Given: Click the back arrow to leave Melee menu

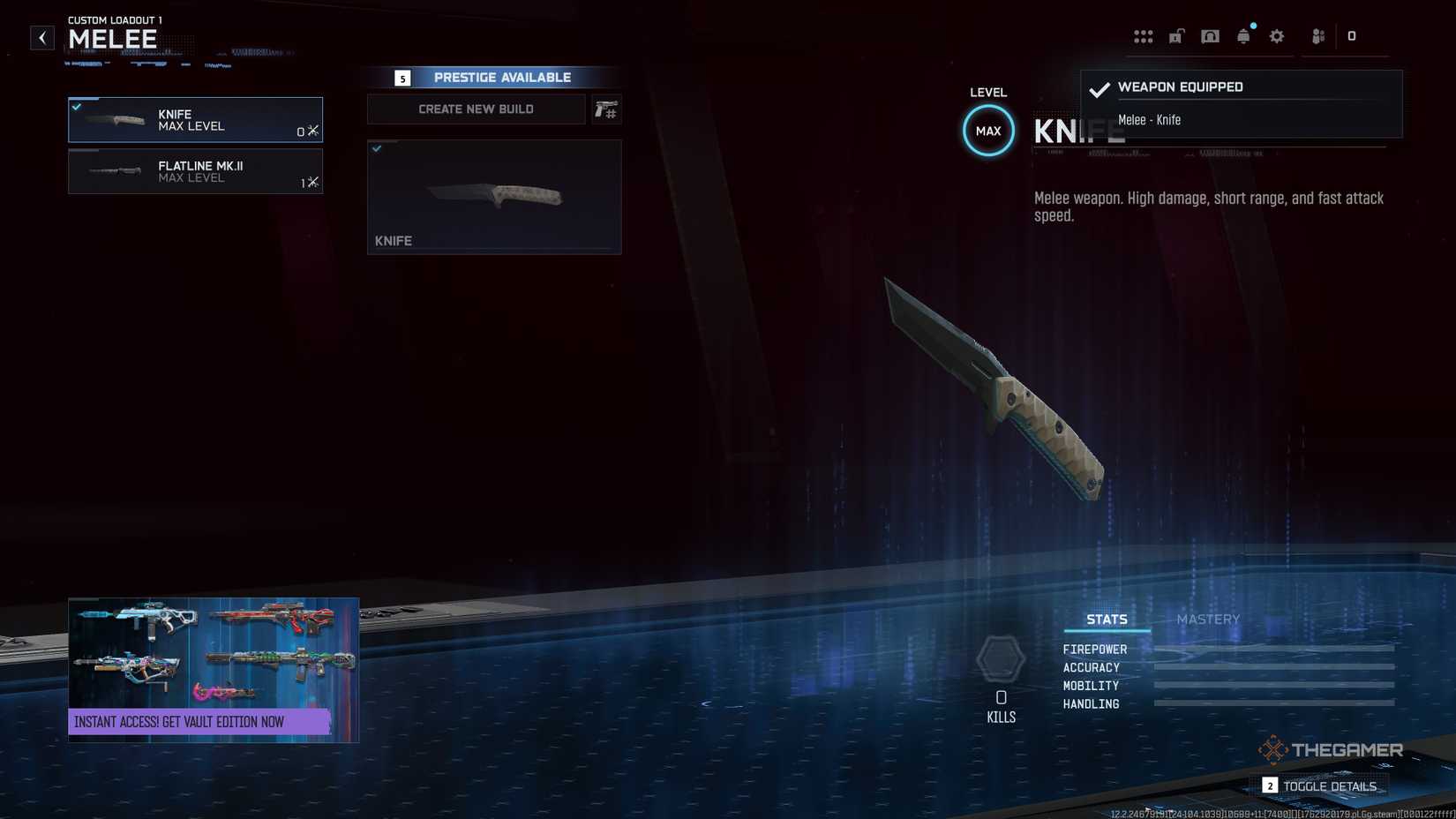Looking at the screenshot, I should pyautogui.click(x=41, y=37).
